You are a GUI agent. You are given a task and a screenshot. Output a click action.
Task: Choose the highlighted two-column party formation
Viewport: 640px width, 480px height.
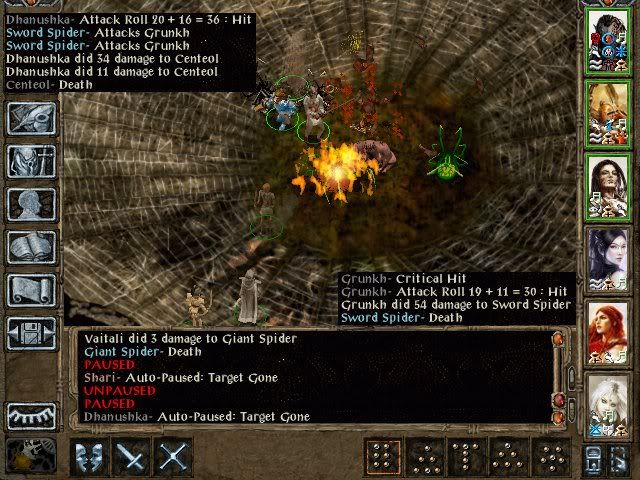click(380, 458)
